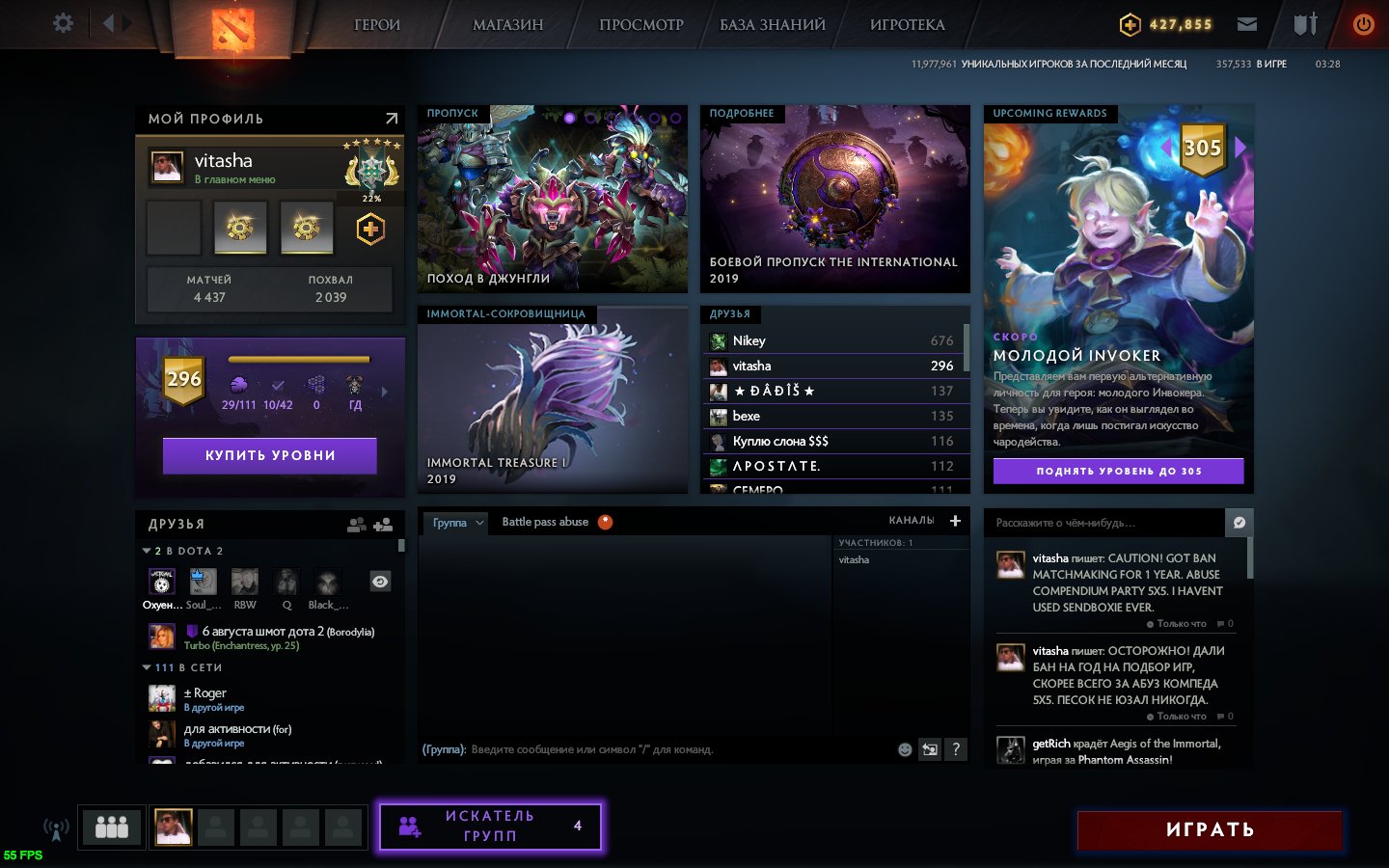The width and height of the screenshot is (1389, 868).
Task: Open the settings gear menu
Action: coord(63,23)
